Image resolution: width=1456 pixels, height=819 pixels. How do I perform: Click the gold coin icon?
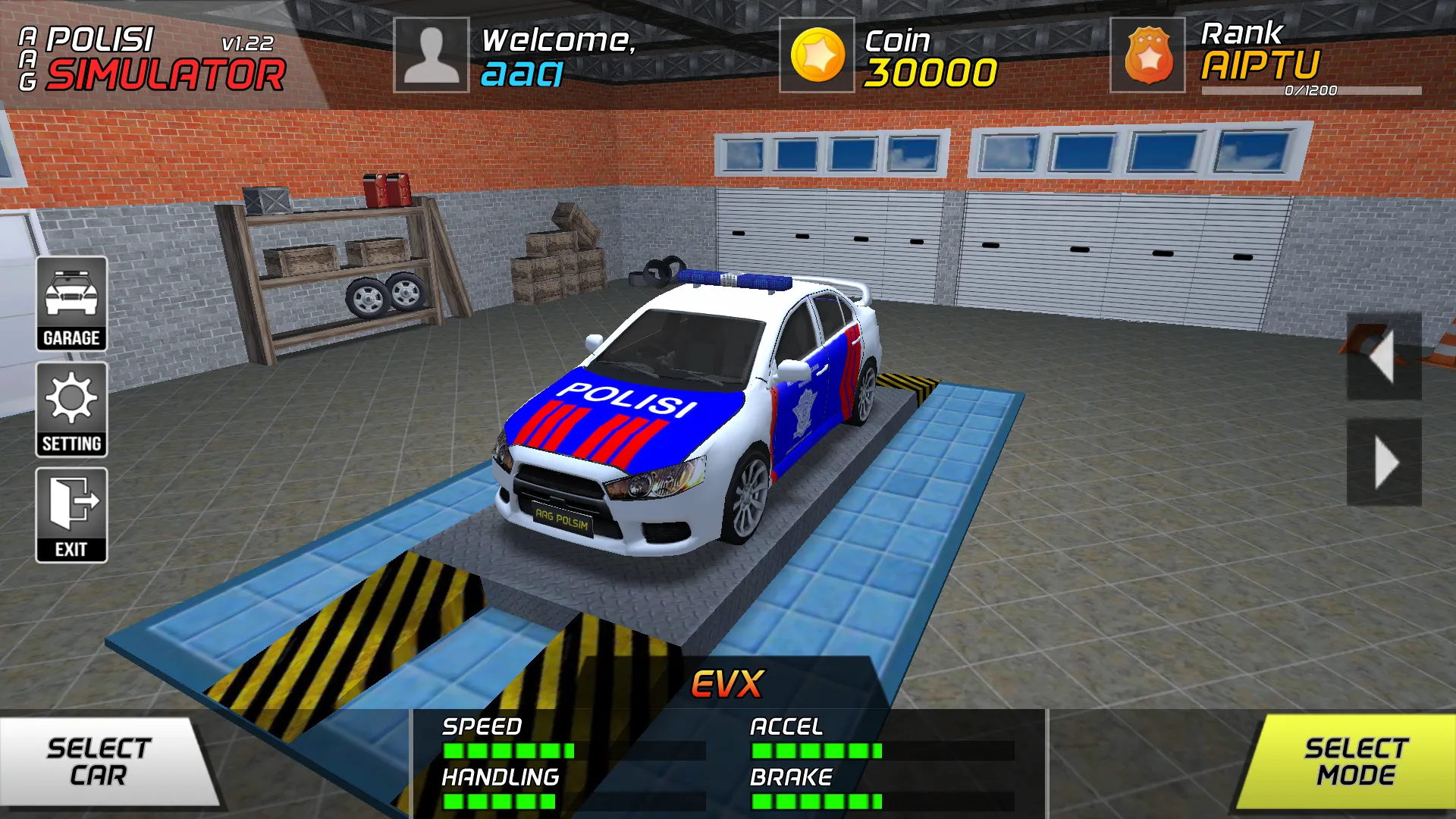click(817, 55)
